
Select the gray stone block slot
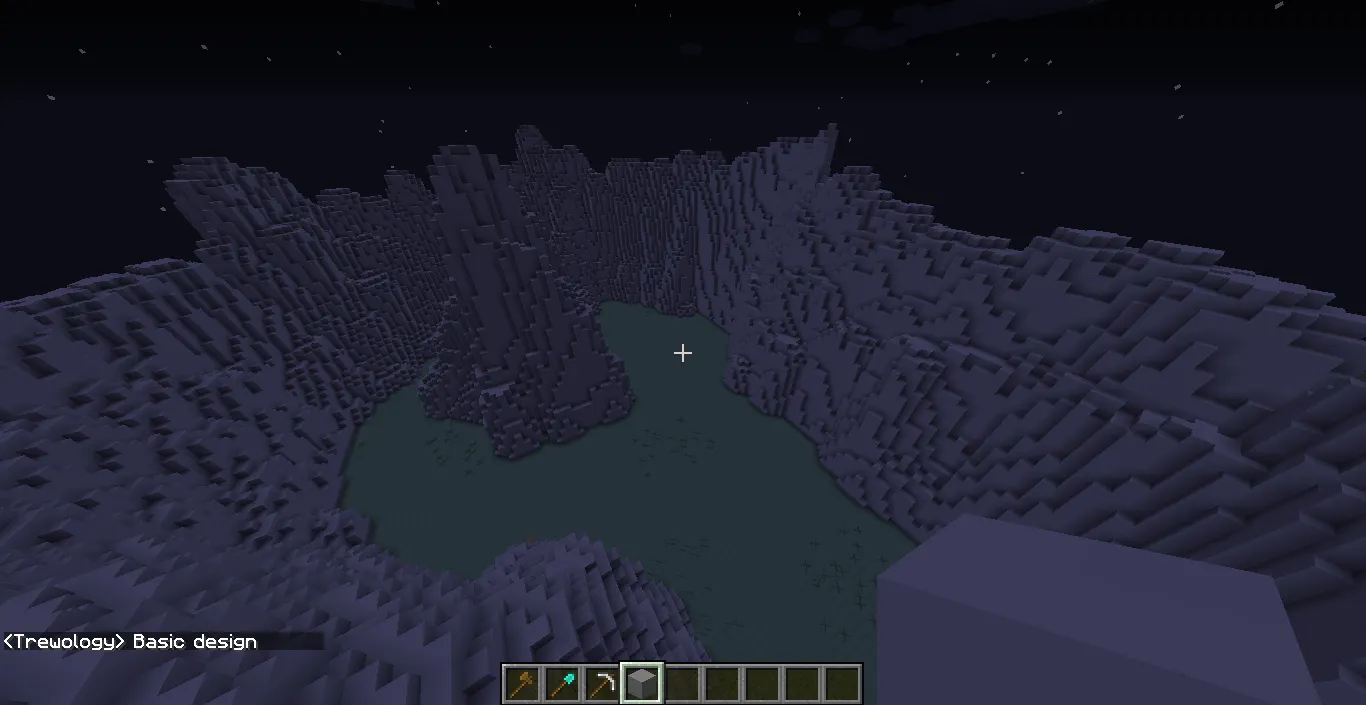click(x=642, y=684)
